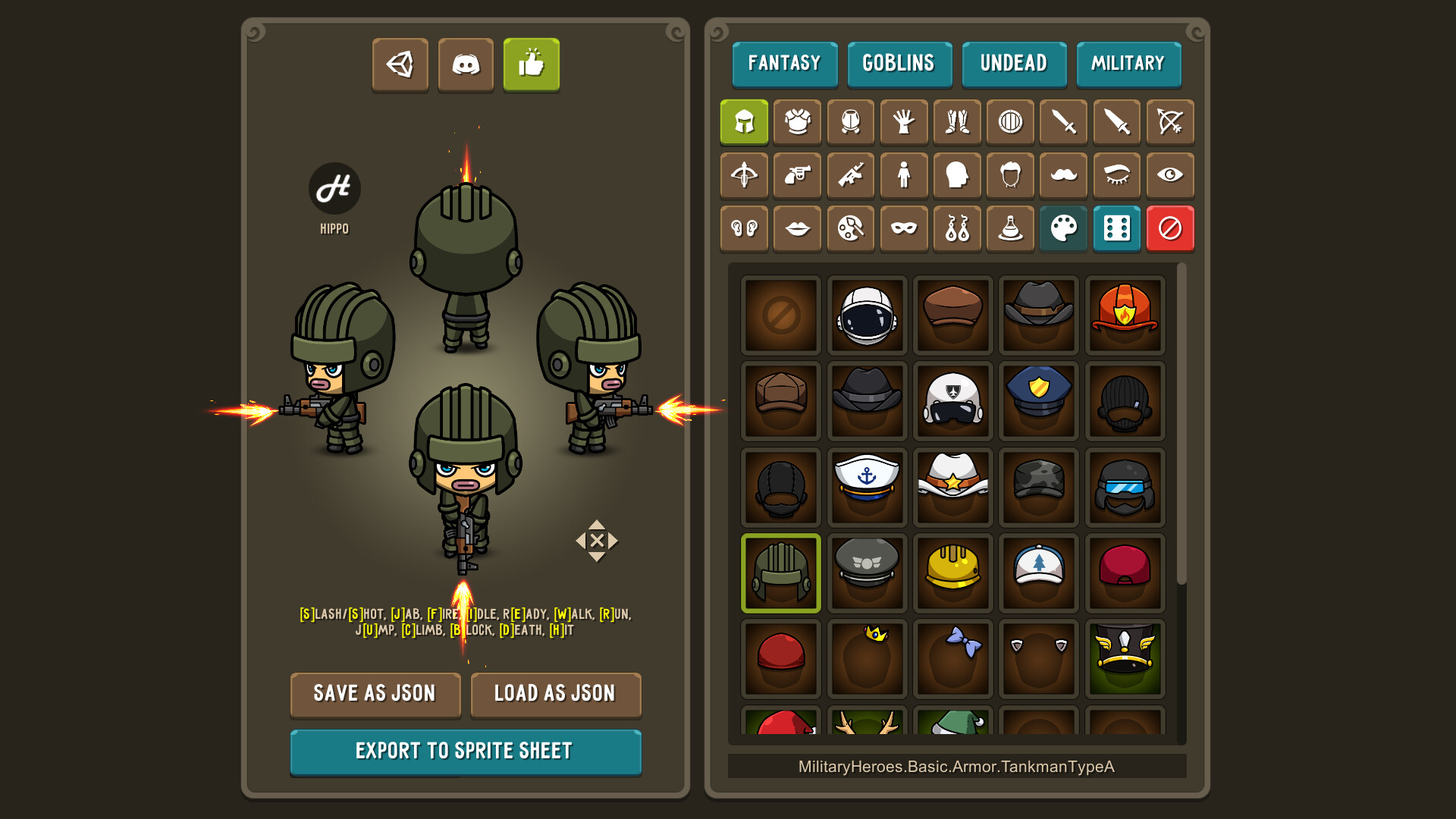Open the mustache category
1456x819 pixels.
point(1062,175)
